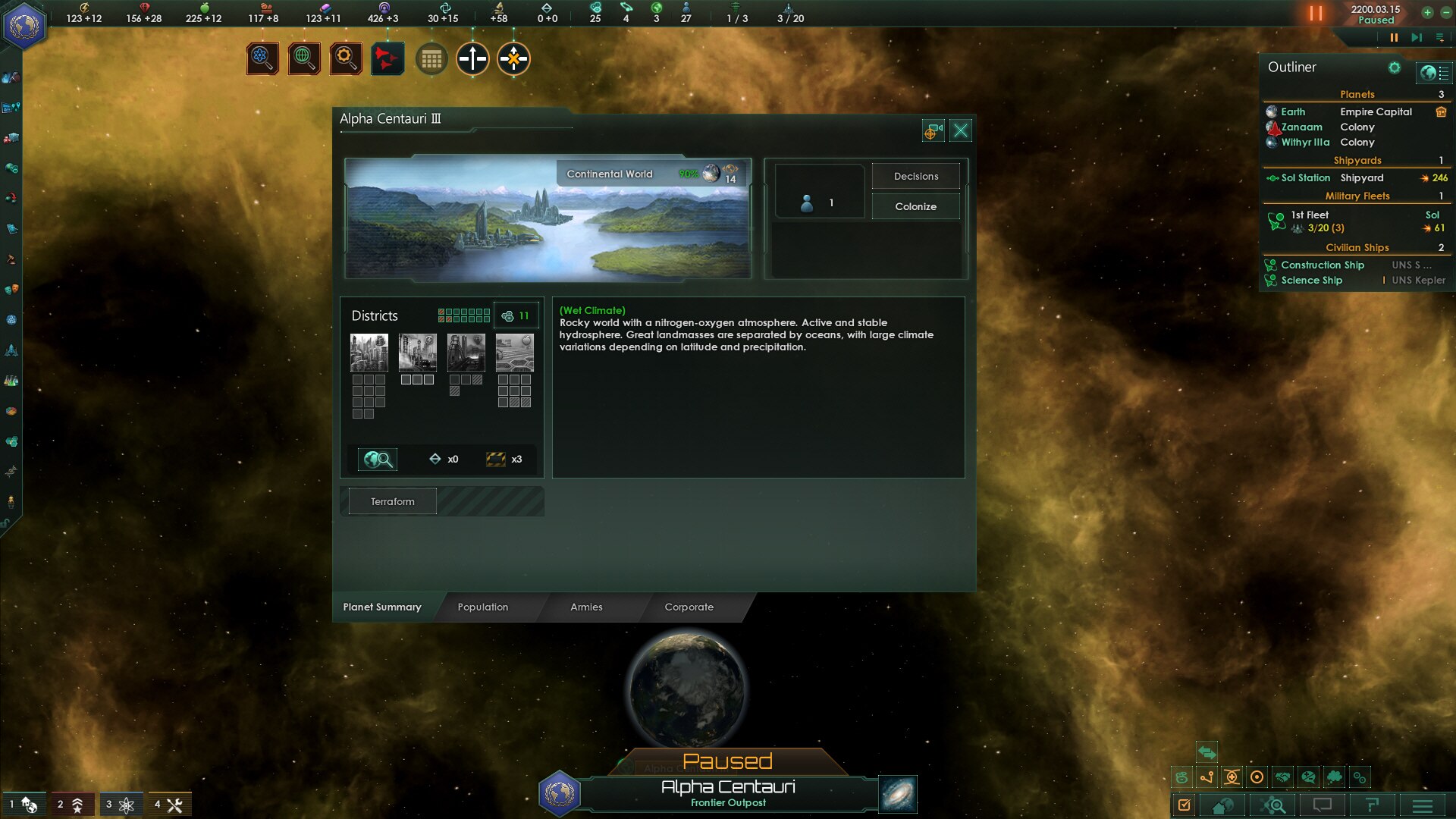The image size is (1456, 819).
Task: Open the Armies tab
Action: point(586,607)
